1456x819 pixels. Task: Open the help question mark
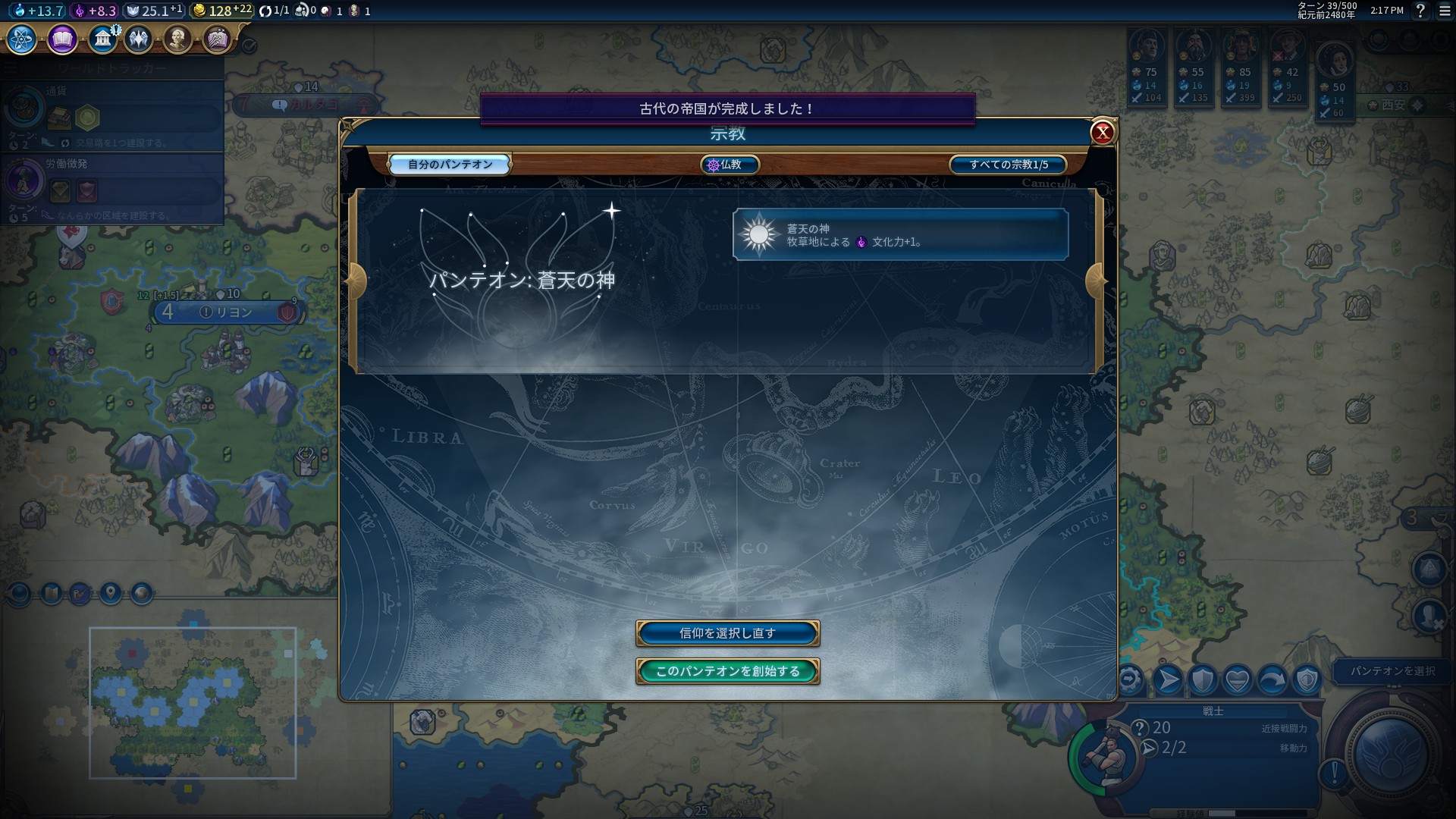1420,11
